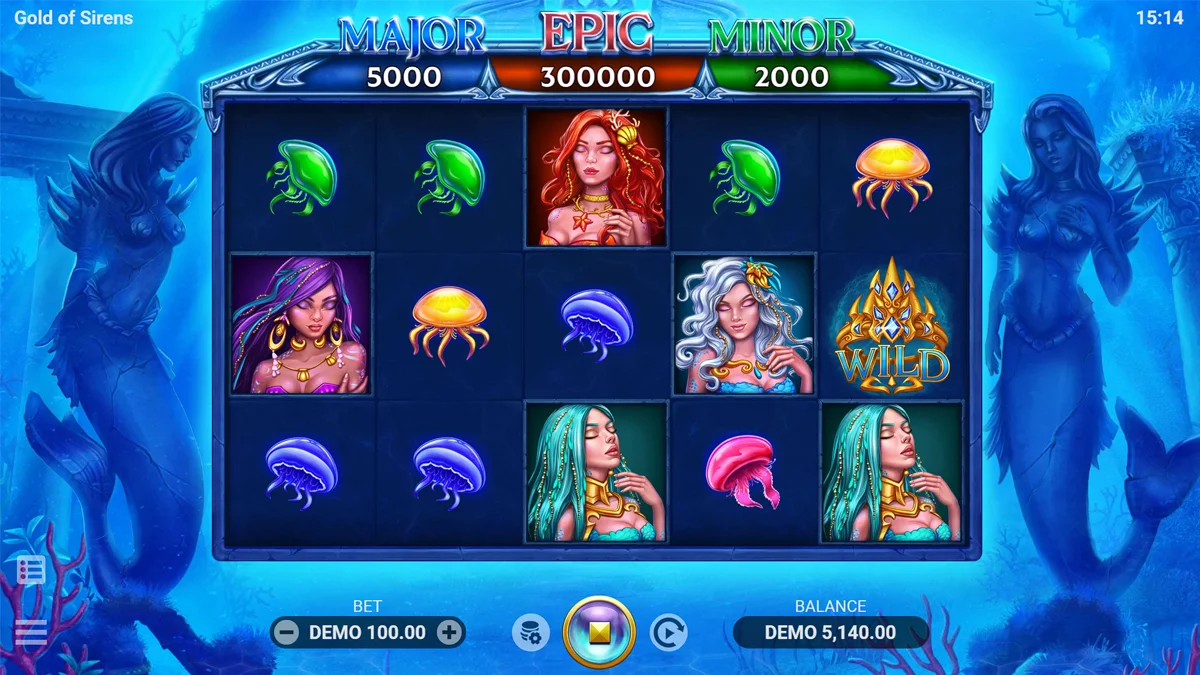Activate the autoplay circular arrow button

(668, 632)
